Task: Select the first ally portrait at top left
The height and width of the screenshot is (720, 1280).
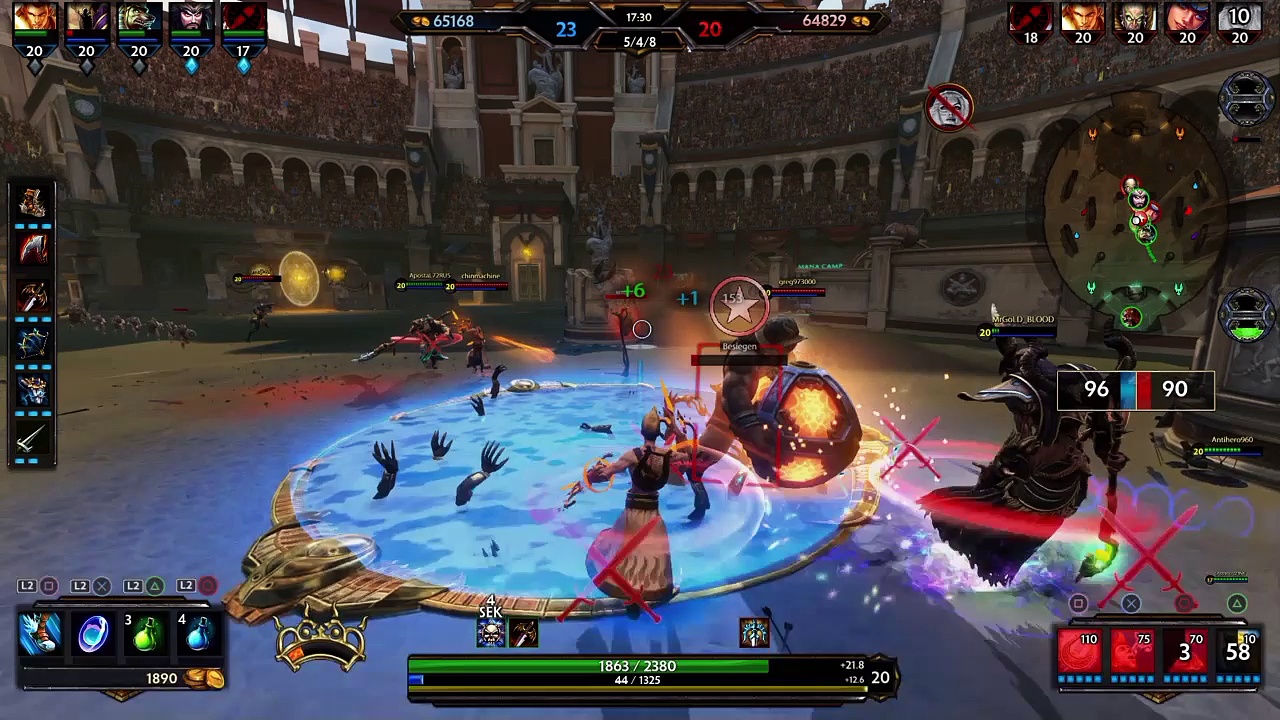Action: [x=35, y=20]
